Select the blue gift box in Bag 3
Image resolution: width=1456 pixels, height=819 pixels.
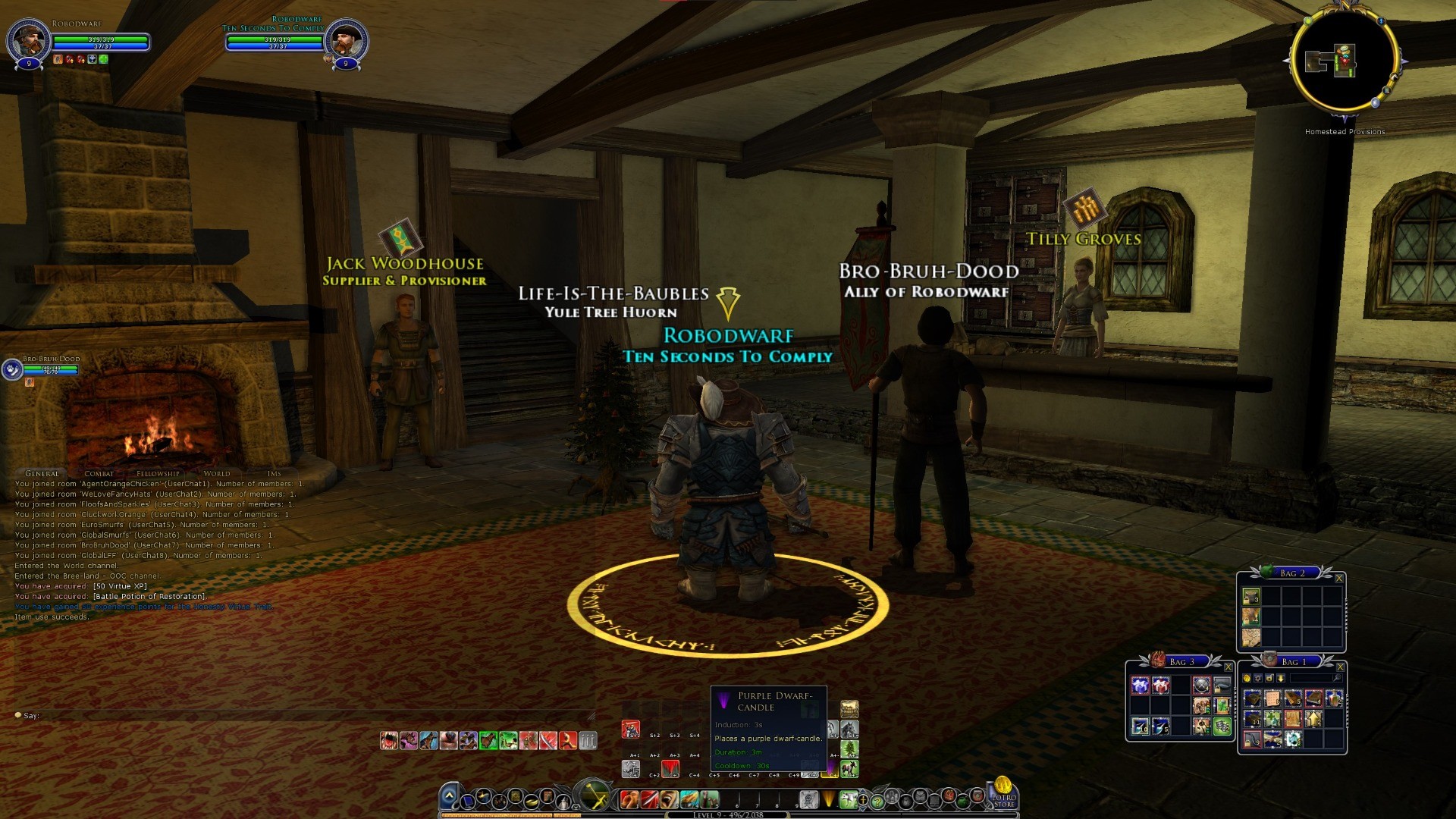(x=1141, y=686)
